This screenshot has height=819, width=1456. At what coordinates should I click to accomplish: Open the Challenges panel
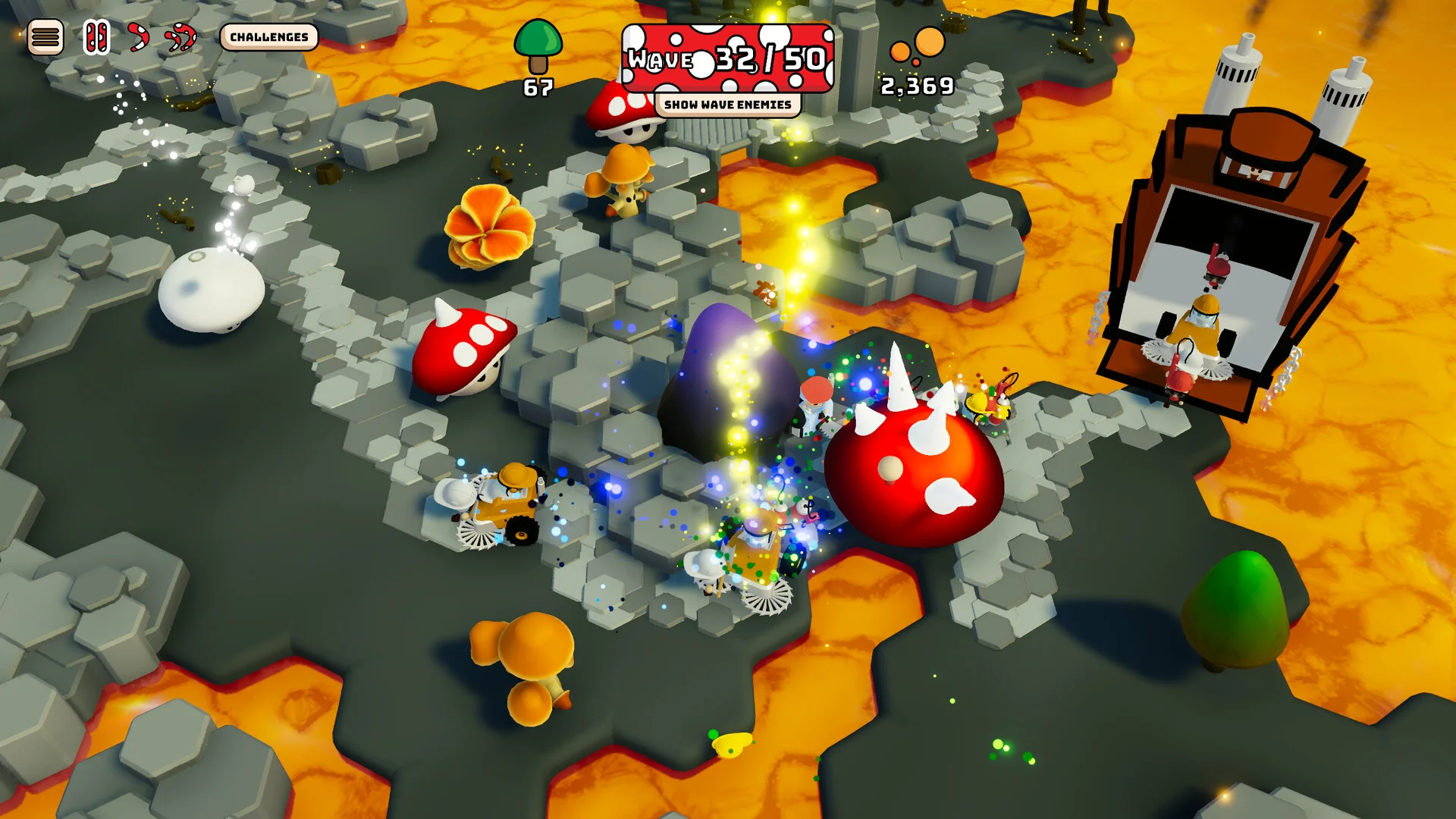(269, 37)
